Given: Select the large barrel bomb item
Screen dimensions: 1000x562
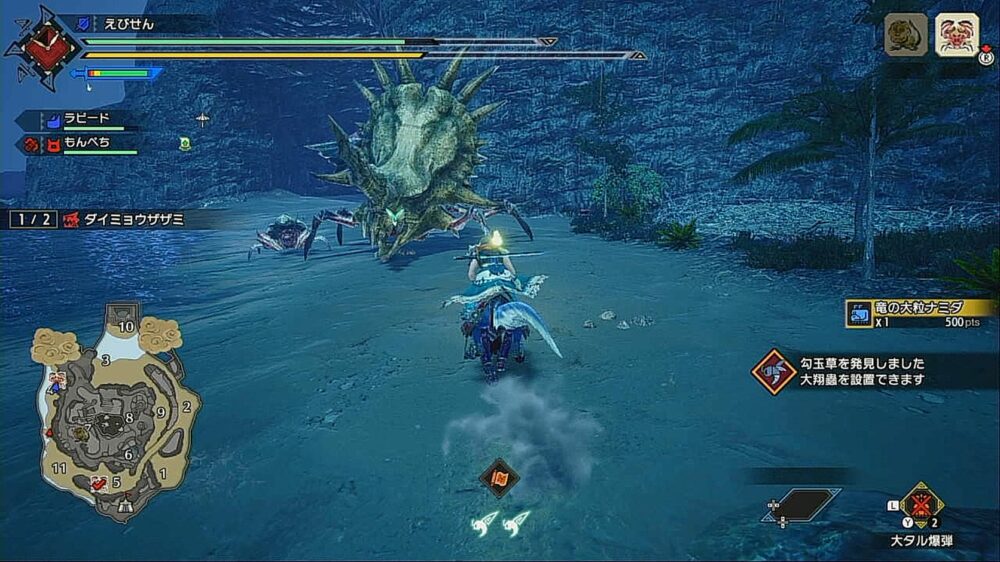Looking at the screenshot, I should click(x=921, y=504).
